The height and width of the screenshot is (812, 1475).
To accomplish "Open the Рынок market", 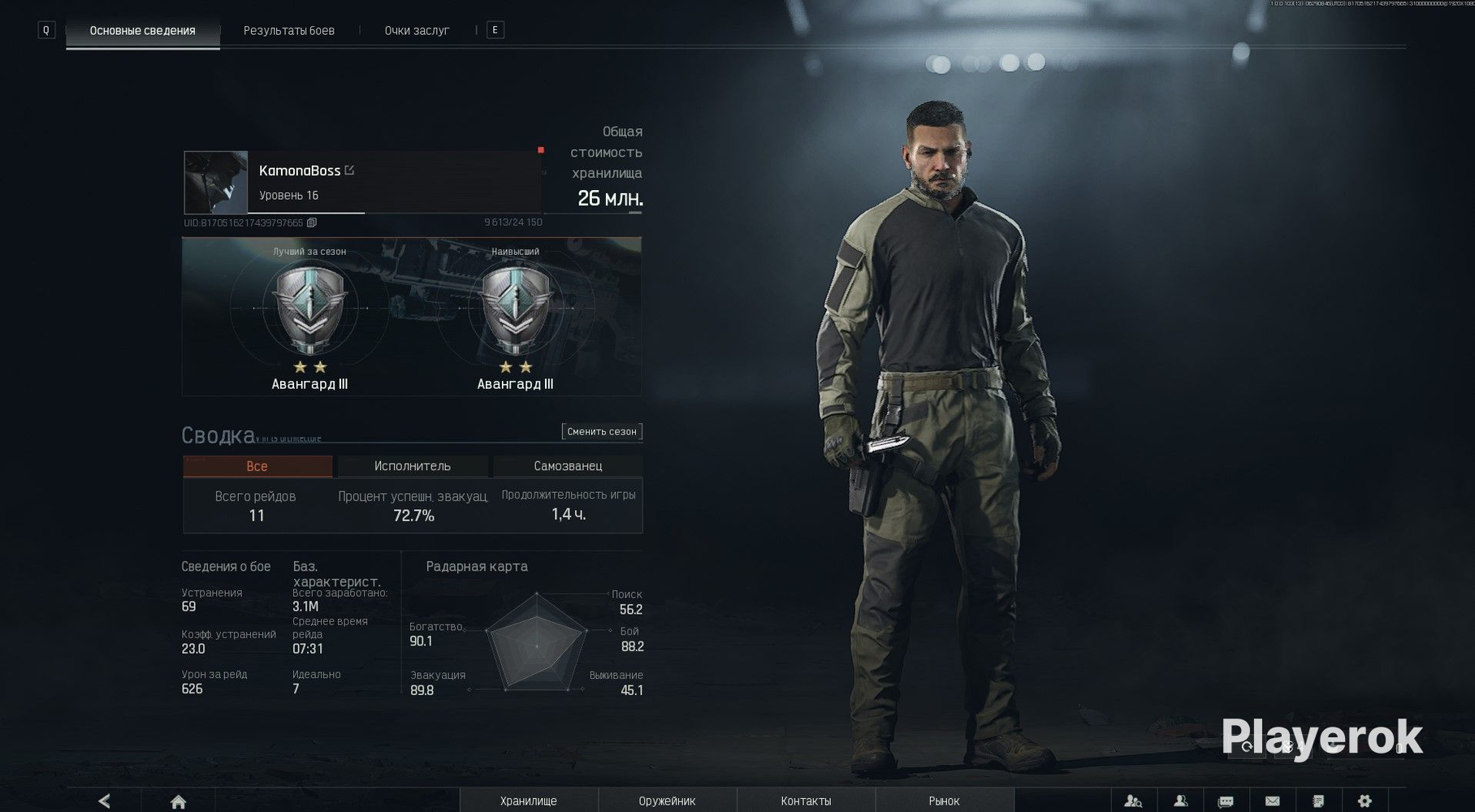I will [944, 801].
